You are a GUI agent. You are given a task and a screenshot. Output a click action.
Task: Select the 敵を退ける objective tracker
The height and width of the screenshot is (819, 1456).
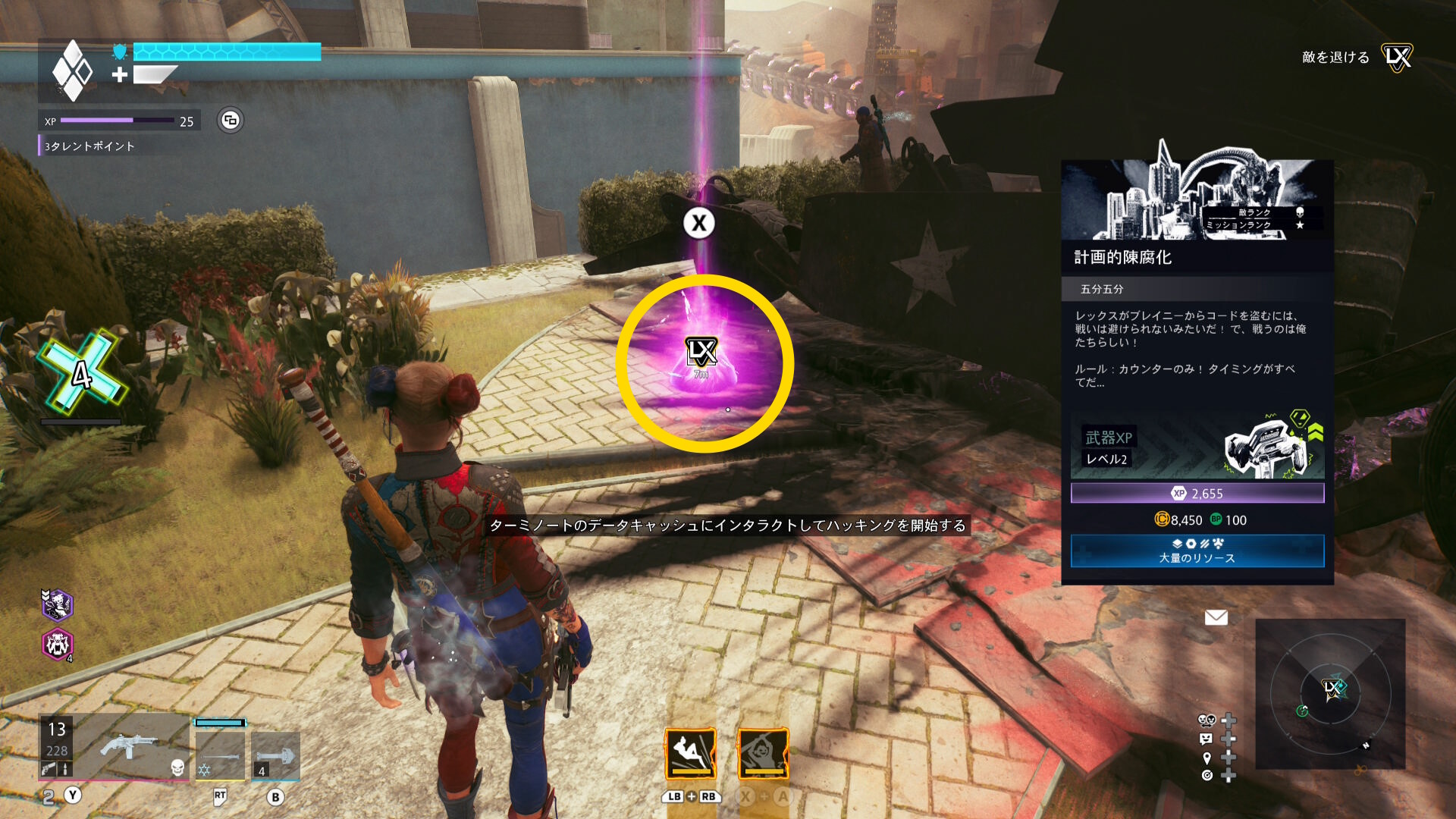pyautogui.click(x=1335, y=58)
